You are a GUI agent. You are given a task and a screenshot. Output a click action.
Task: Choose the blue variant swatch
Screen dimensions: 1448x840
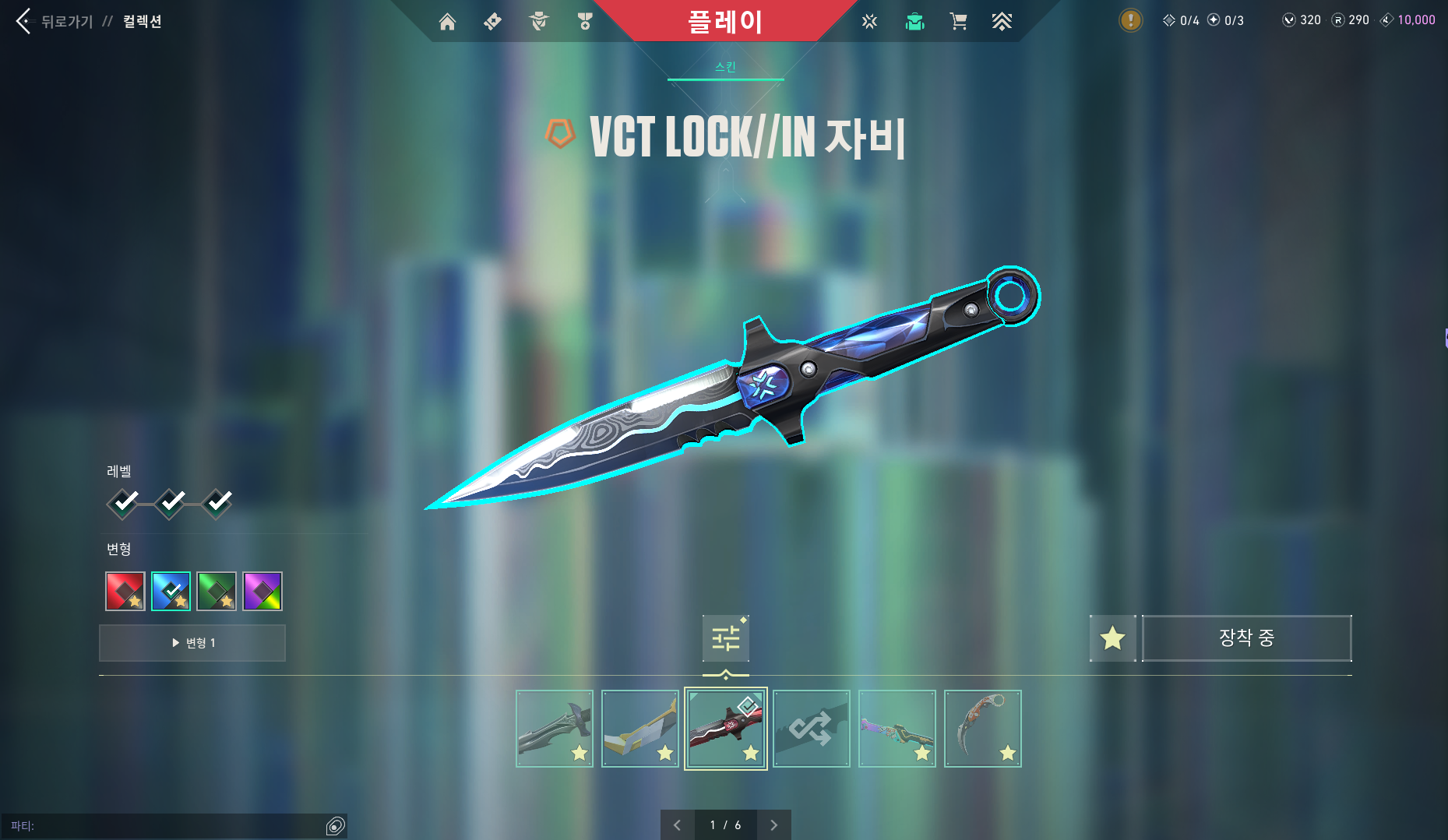tap(171, 592)
